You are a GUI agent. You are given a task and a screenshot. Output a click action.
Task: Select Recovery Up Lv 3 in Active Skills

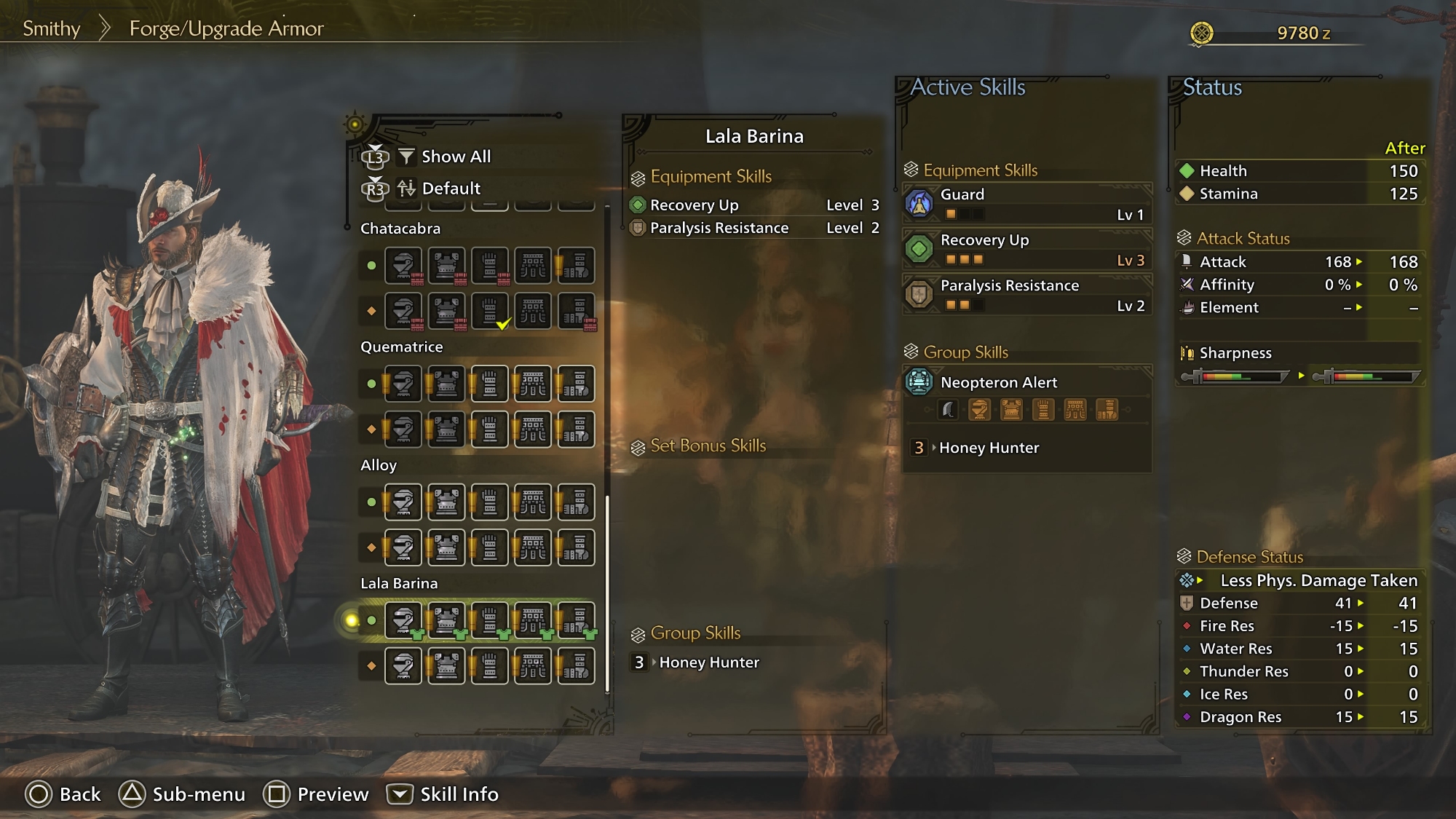(x=1026, y=249)
